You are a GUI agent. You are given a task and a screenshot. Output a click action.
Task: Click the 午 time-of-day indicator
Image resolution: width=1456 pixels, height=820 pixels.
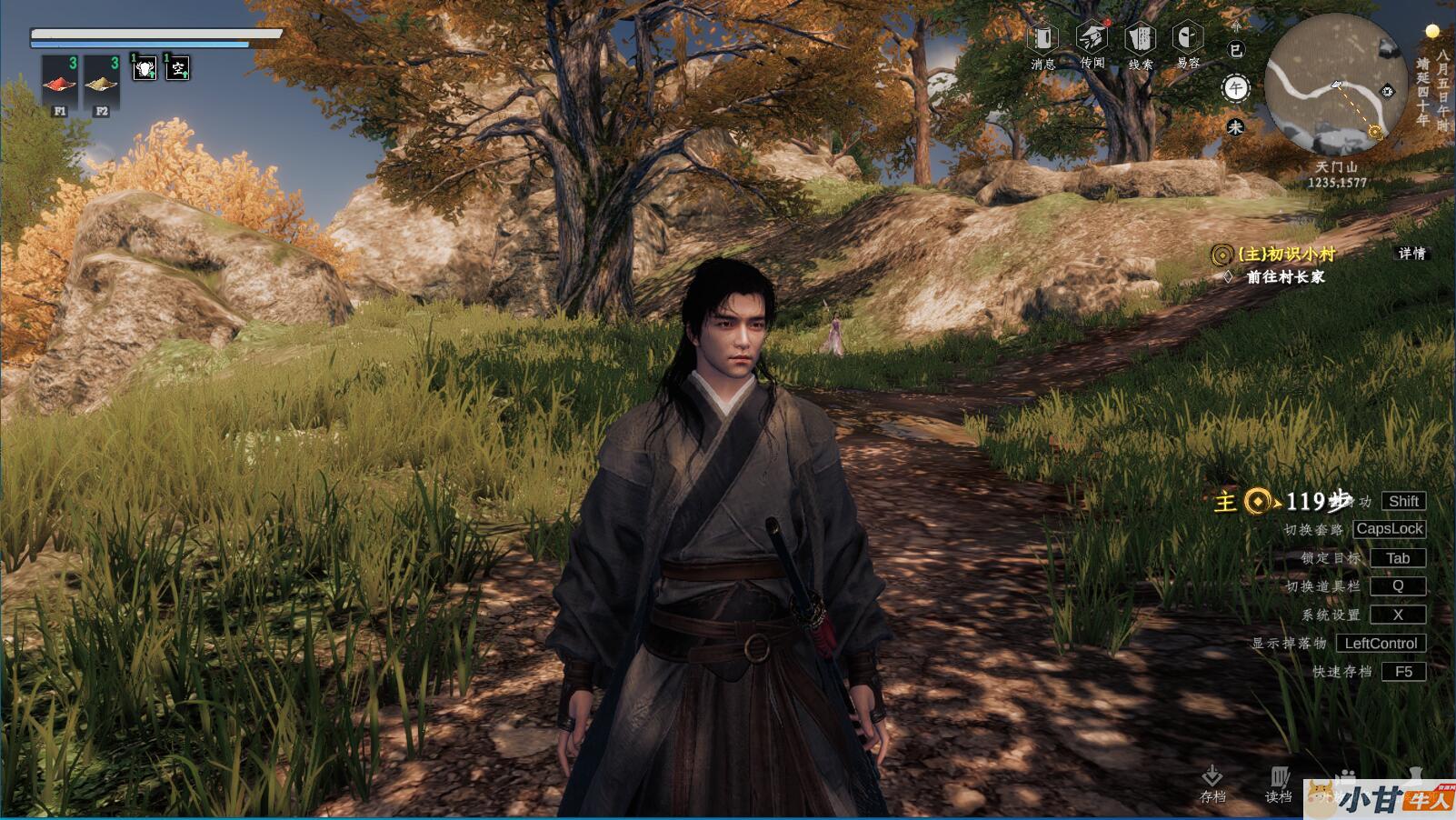[x=1235, y=88]
